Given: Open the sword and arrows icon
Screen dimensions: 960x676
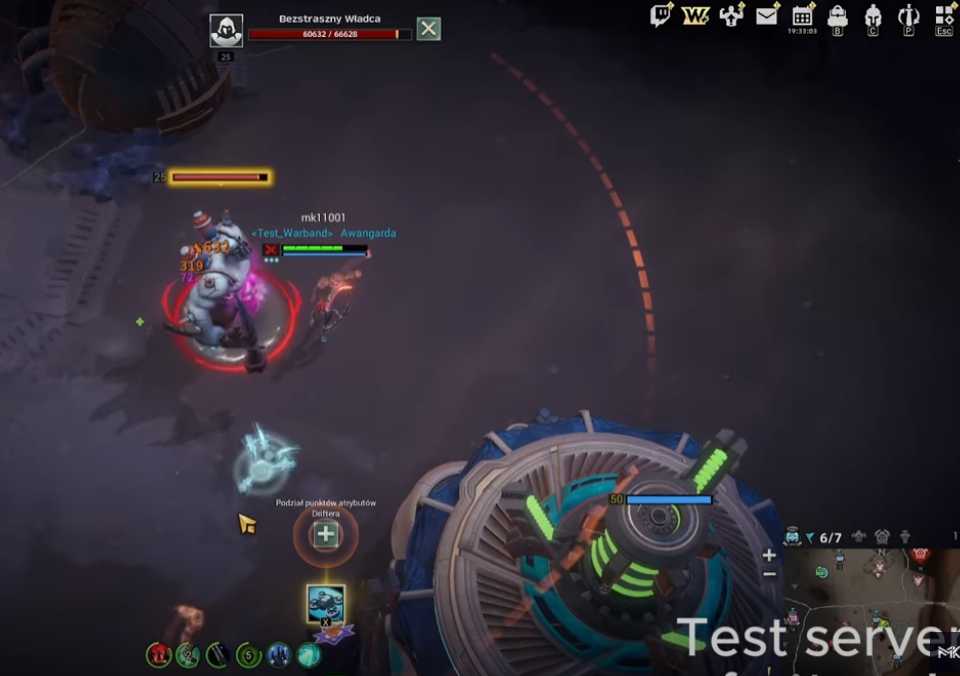Looking at the screenshot, I should click(908, 16).
